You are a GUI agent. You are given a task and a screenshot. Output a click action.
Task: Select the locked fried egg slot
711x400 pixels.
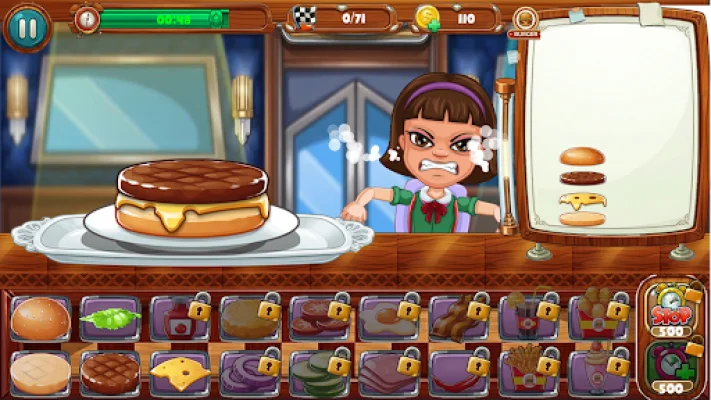[389, 318]
